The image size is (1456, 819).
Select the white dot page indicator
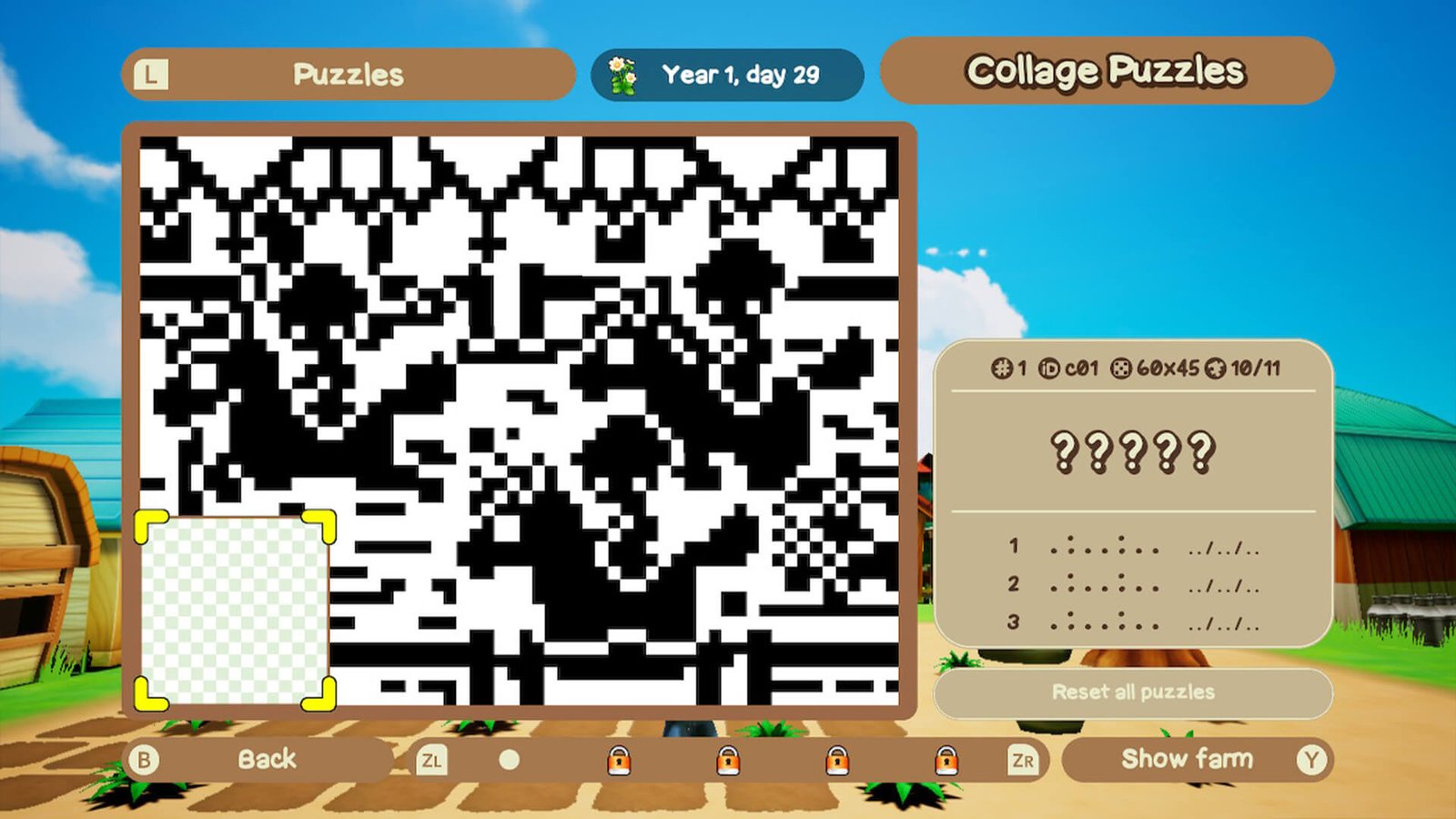pos(510,758)
